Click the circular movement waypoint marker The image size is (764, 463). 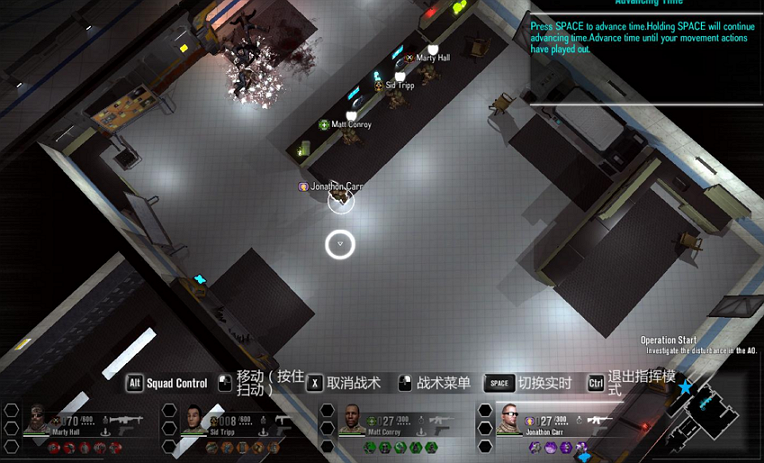tap(341, 243)
